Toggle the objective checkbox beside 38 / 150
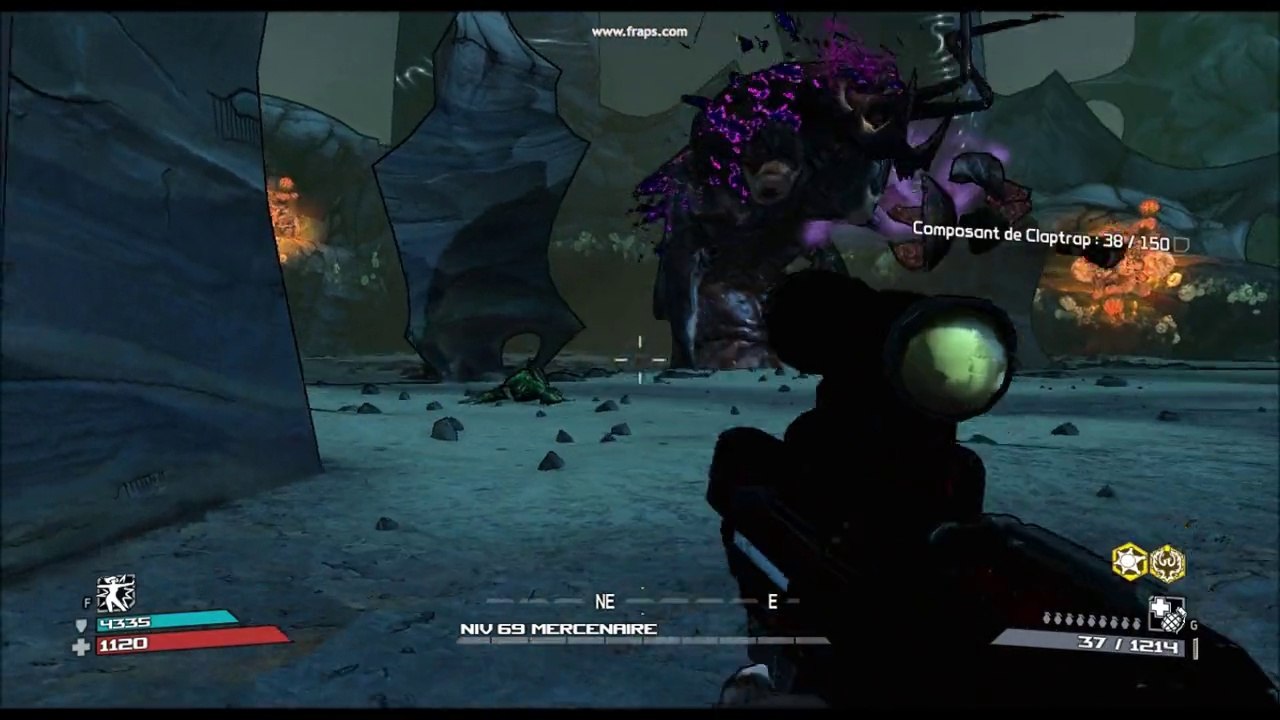This screenshot has height=720, width=1280. click(1181, 244)
